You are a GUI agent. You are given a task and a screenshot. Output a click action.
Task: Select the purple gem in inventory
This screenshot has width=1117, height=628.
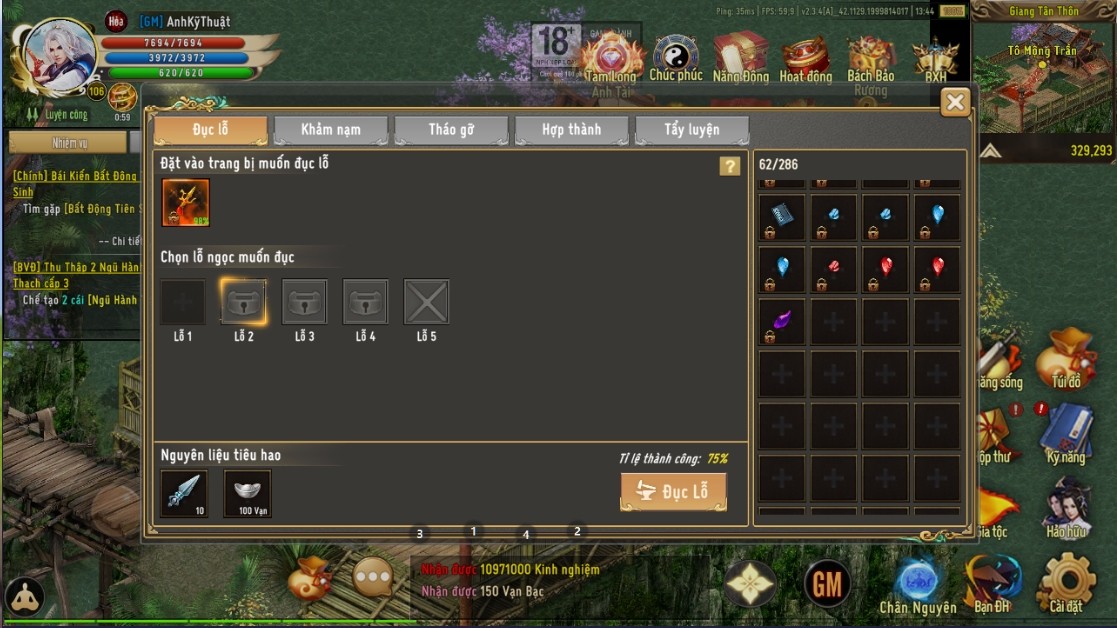click(x=782, y=321)
